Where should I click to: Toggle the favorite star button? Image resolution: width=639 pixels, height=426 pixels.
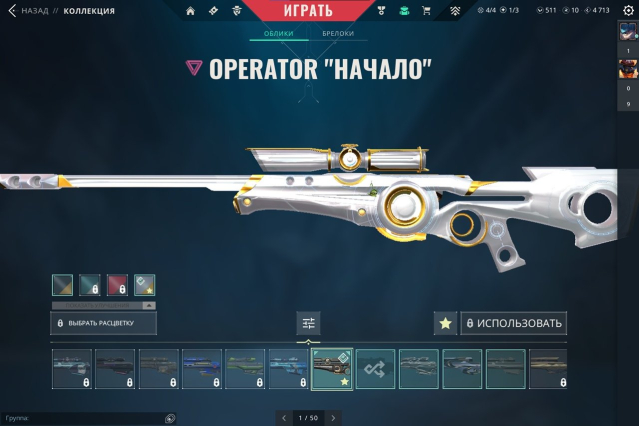point(445,323)
